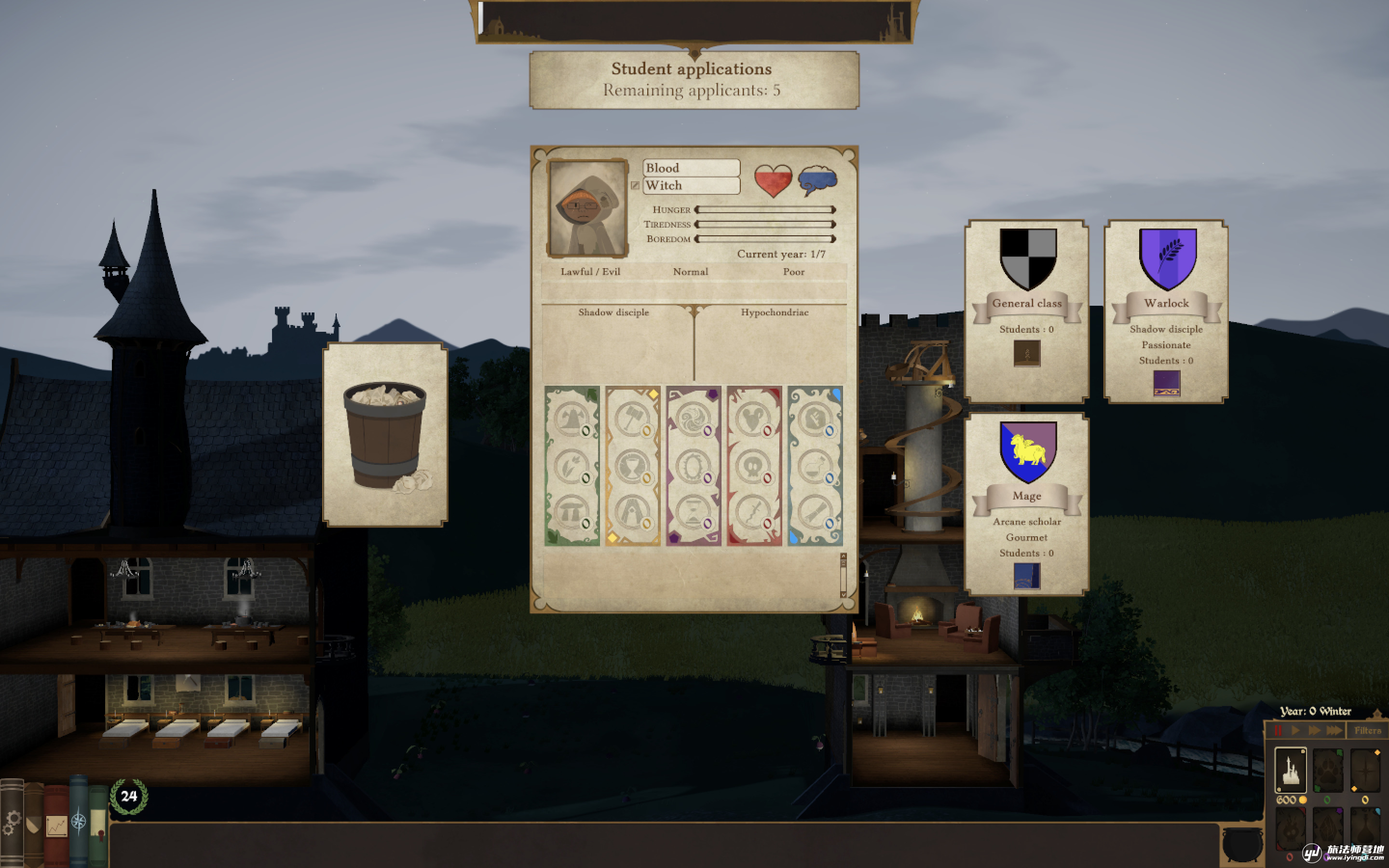Viewport: 1389px width, 868px height.
Task: Open the green scroll with wax seal book
Action: pyautogui.click(x=98, y=826)
